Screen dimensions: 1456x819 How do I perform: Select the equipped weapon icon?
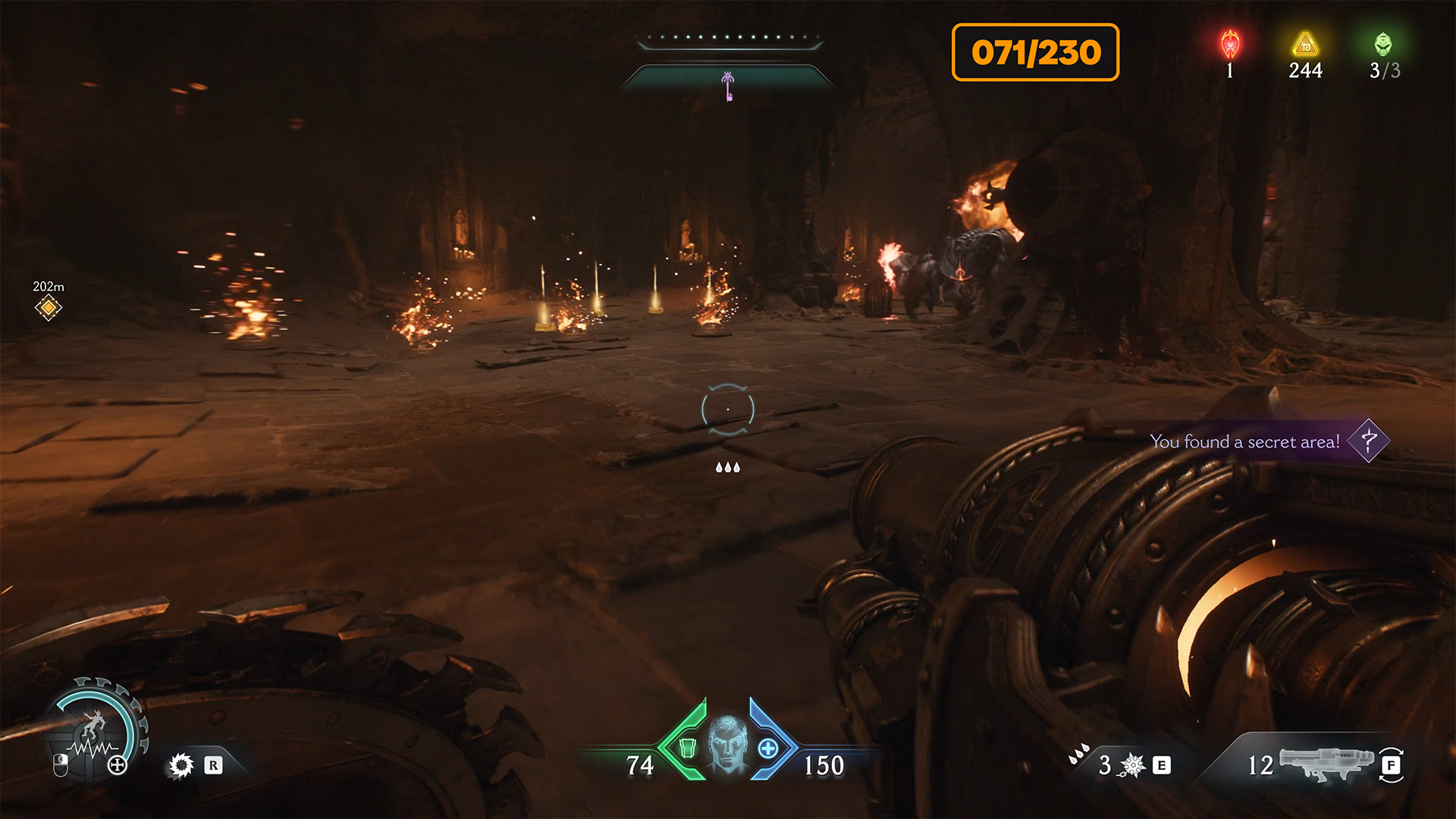click(1326, 762)
